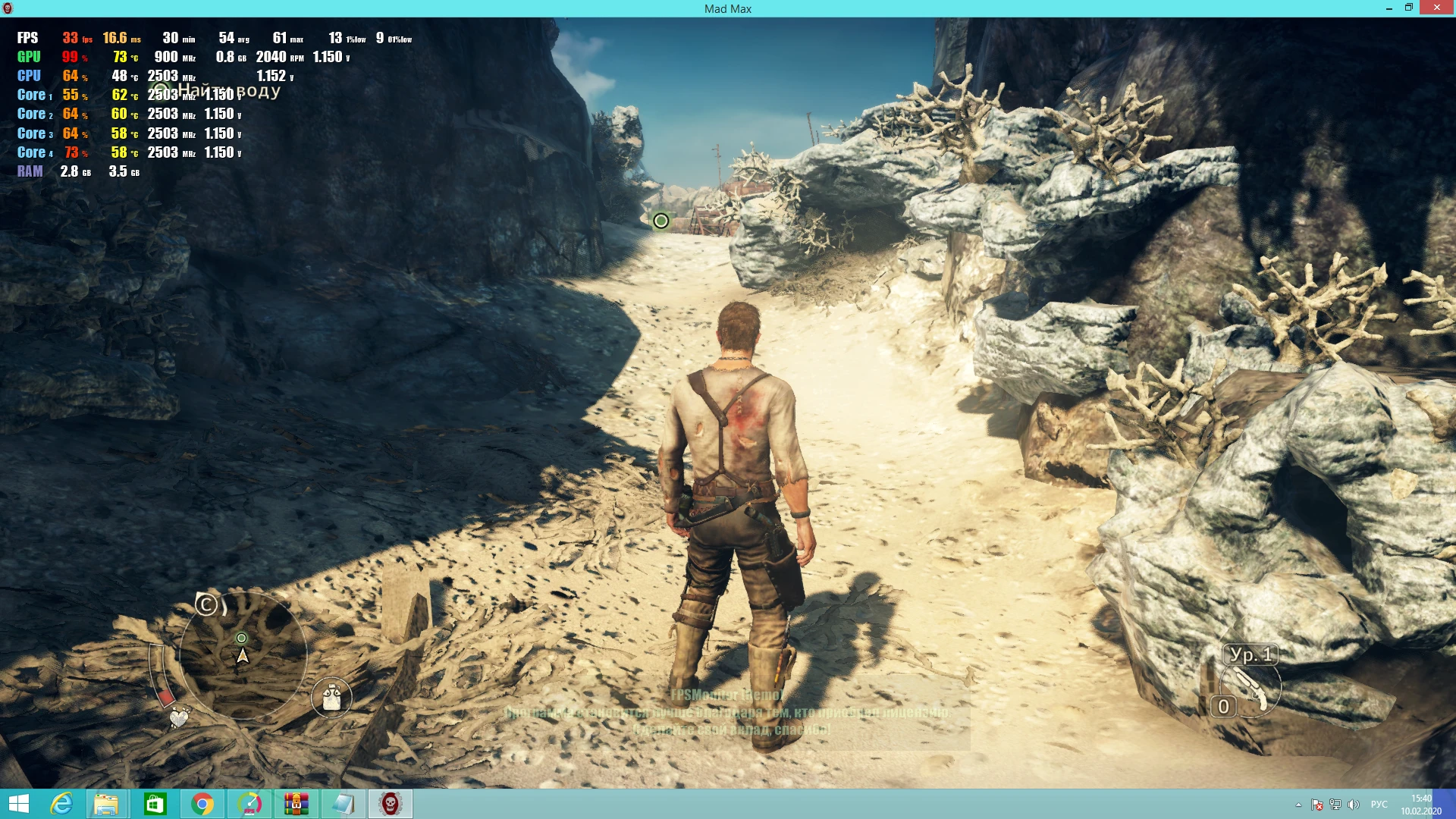Select the red skull gear app on taskbar
The image size is (1456, 819).
(x=389, y=804)
